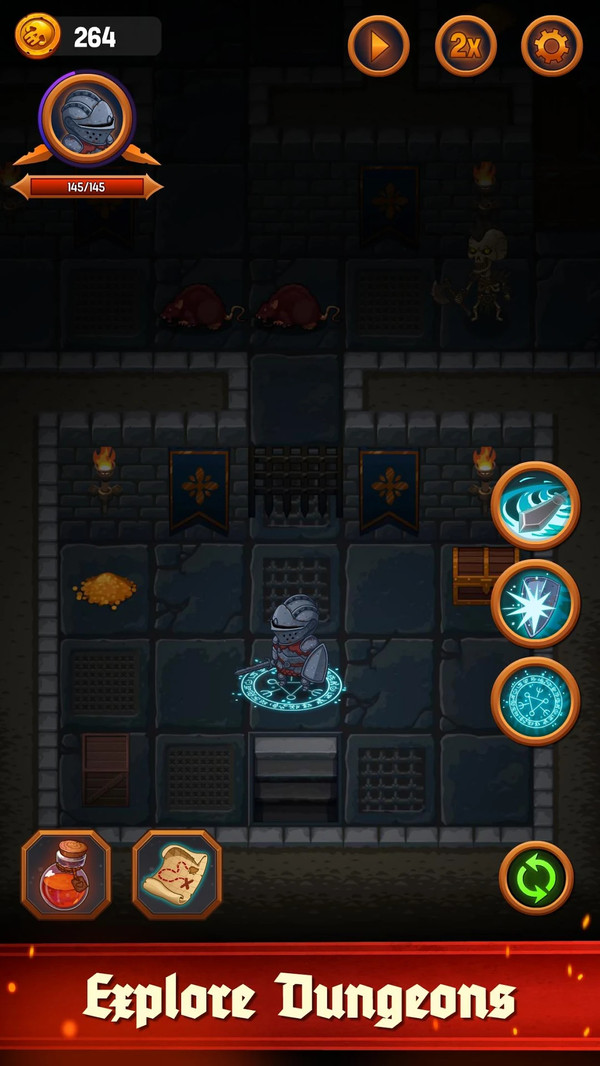Tap the gold coin currency icon
This screenshot has width=600, height=1066.
coord(37,37)
